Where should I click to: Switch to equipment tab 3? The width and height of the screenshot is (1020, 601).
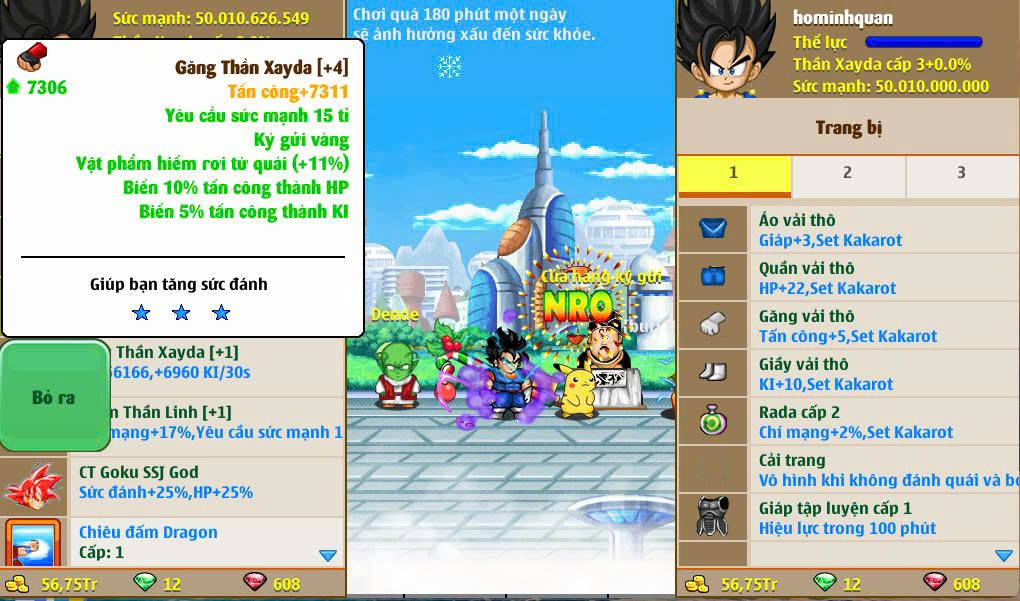961,174
